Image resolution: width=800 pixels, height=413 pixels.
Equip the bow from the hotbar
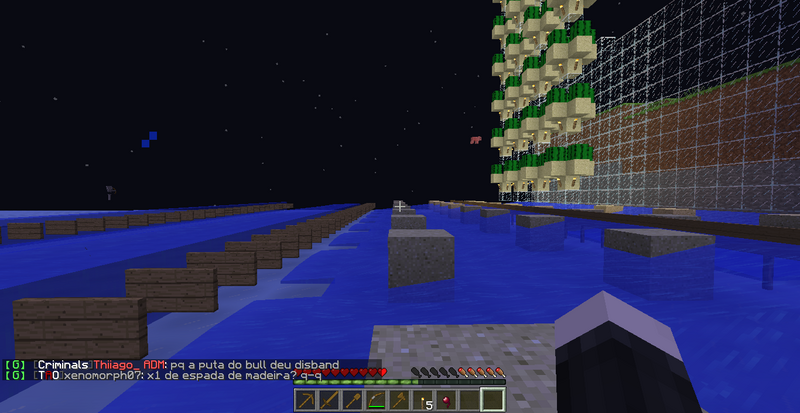pyautogui.click(x=375, y=400)
